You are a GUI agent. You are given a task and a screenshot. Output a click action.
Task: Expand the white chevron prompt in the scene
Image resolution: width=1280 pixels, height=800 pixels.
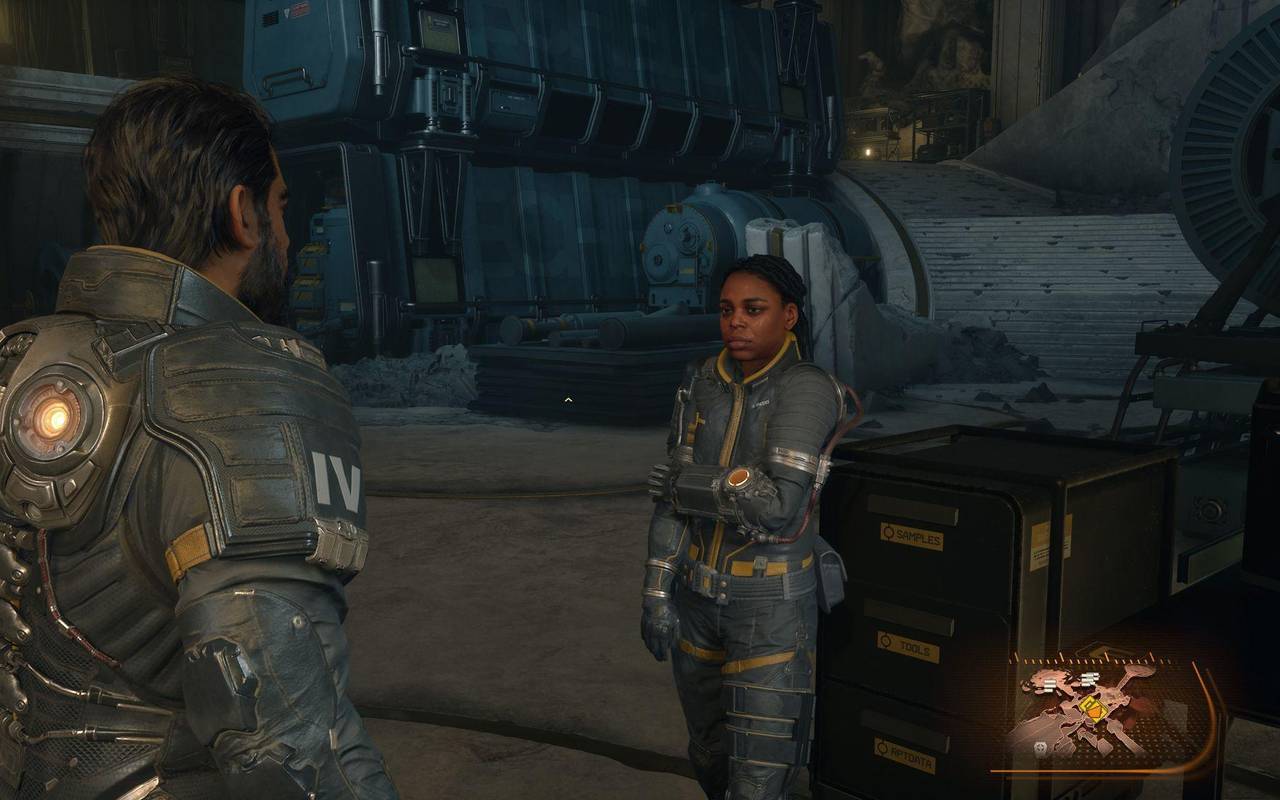point(566,398)
